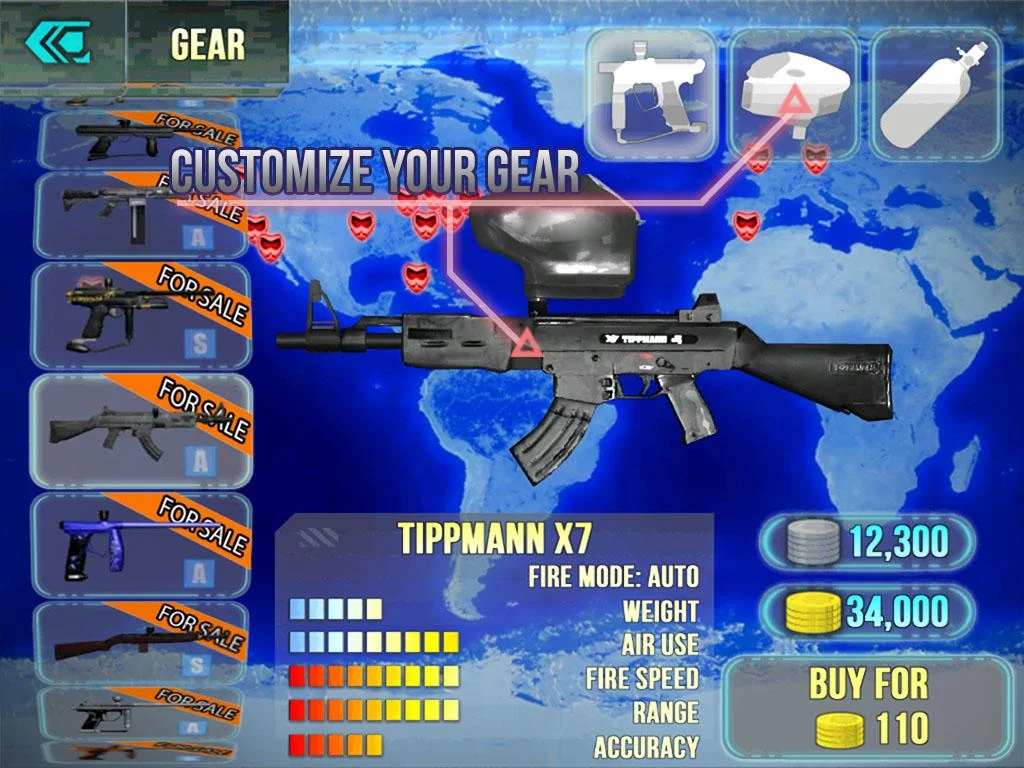Go back using the arrow button

pyautogui.click(x=58, y=43)
